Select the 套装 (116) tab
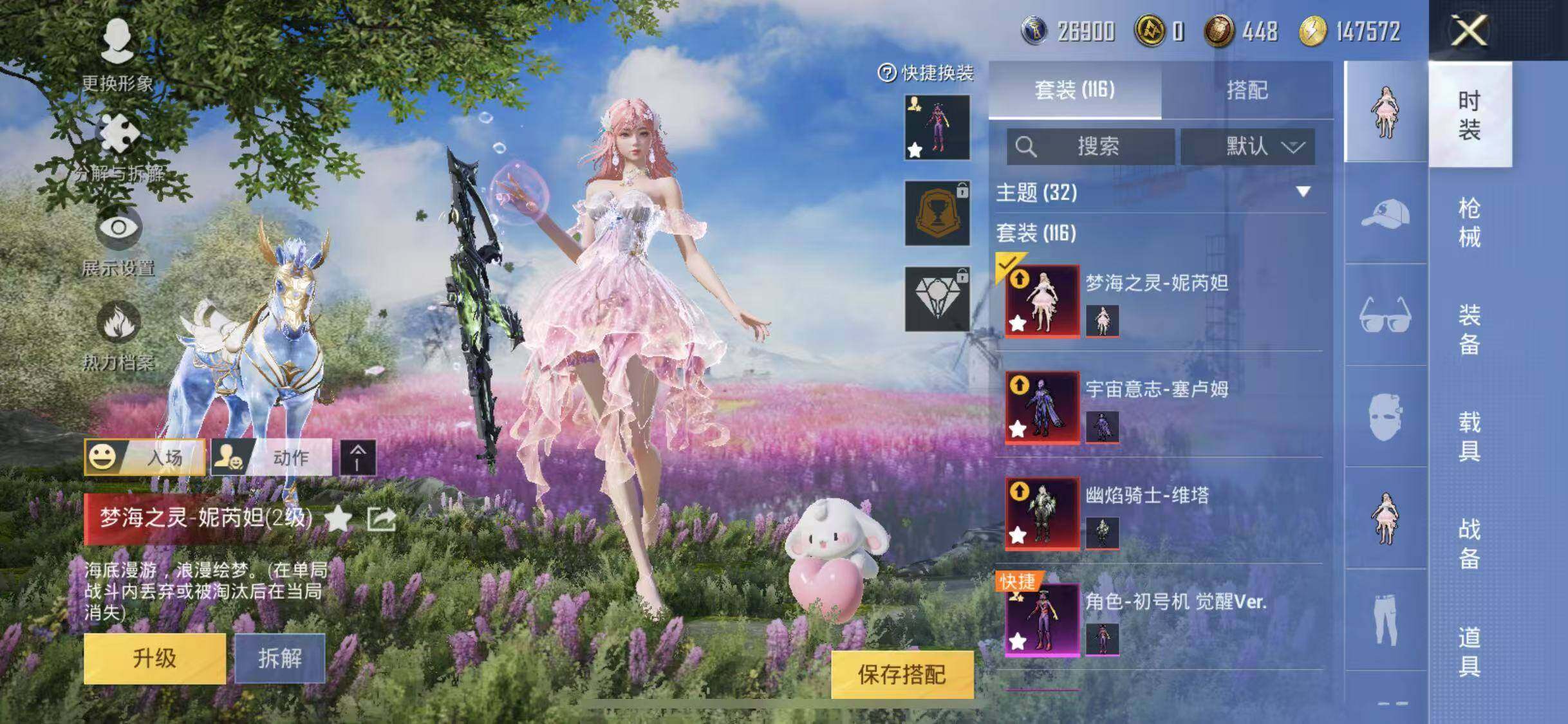This screenshot has height=724, width=1568. coord(1074,90)
